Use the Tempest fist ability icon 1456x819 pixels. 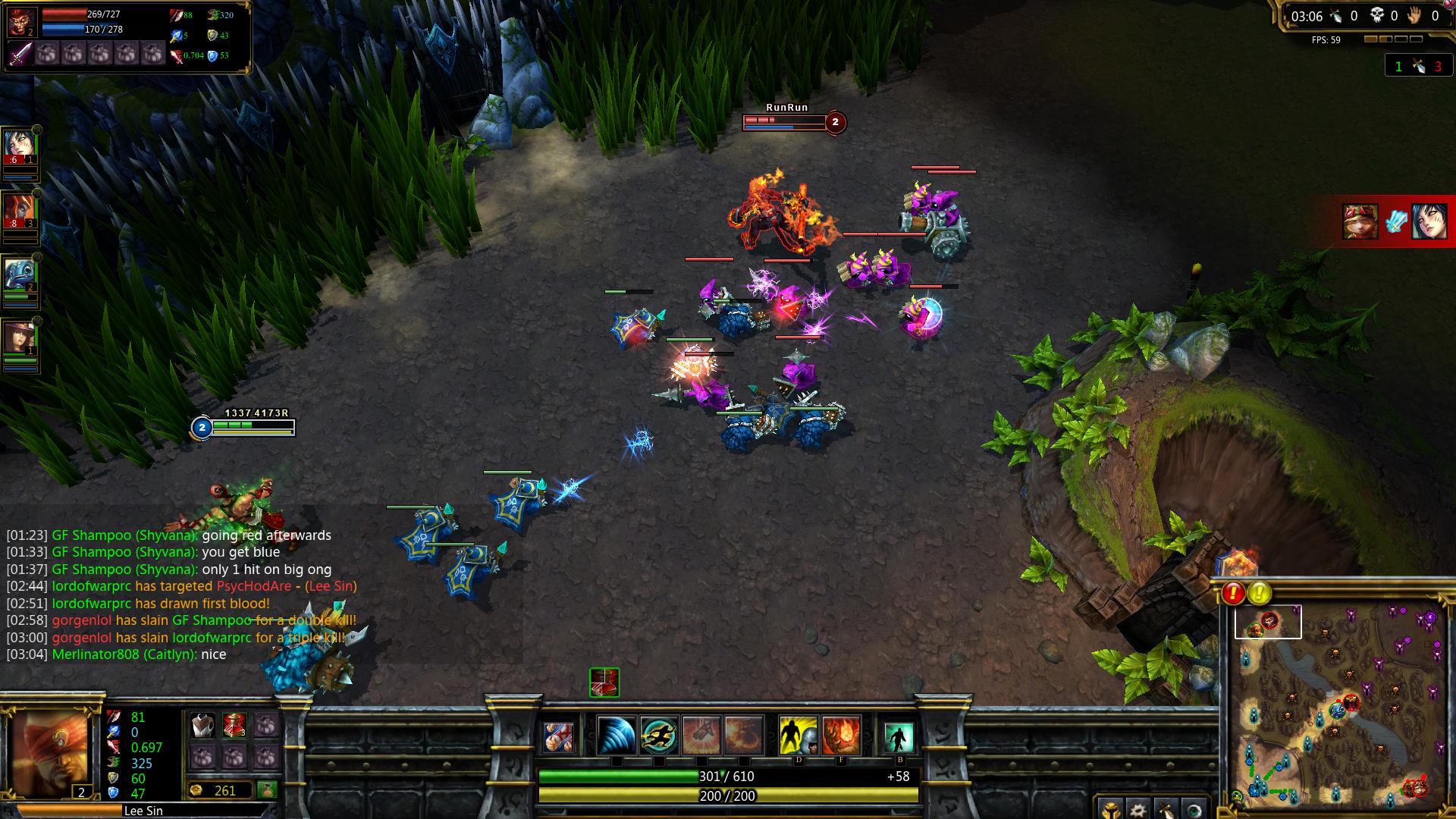(701, 736)
